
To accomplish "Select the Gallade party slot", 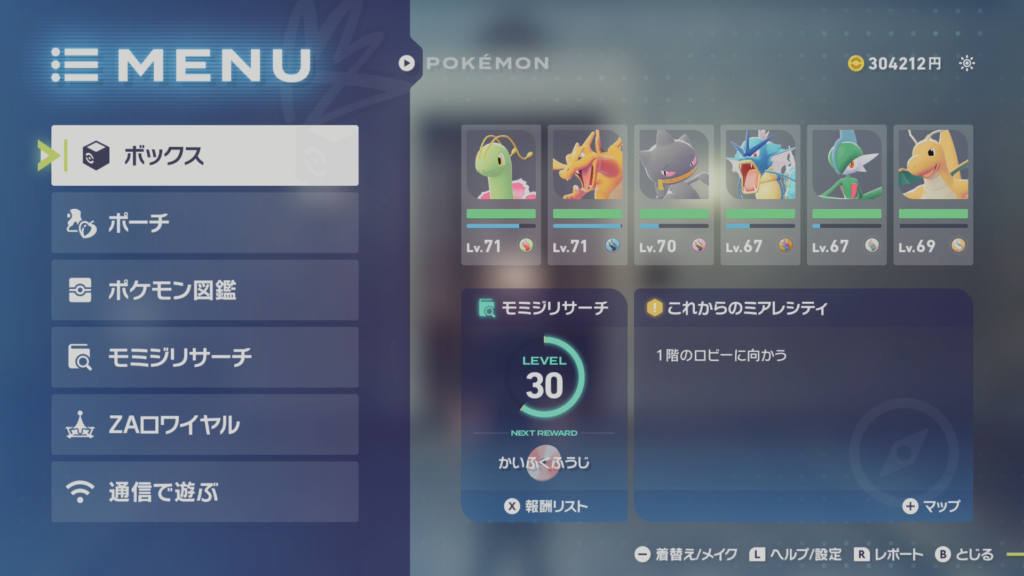I will pos(846,194).
